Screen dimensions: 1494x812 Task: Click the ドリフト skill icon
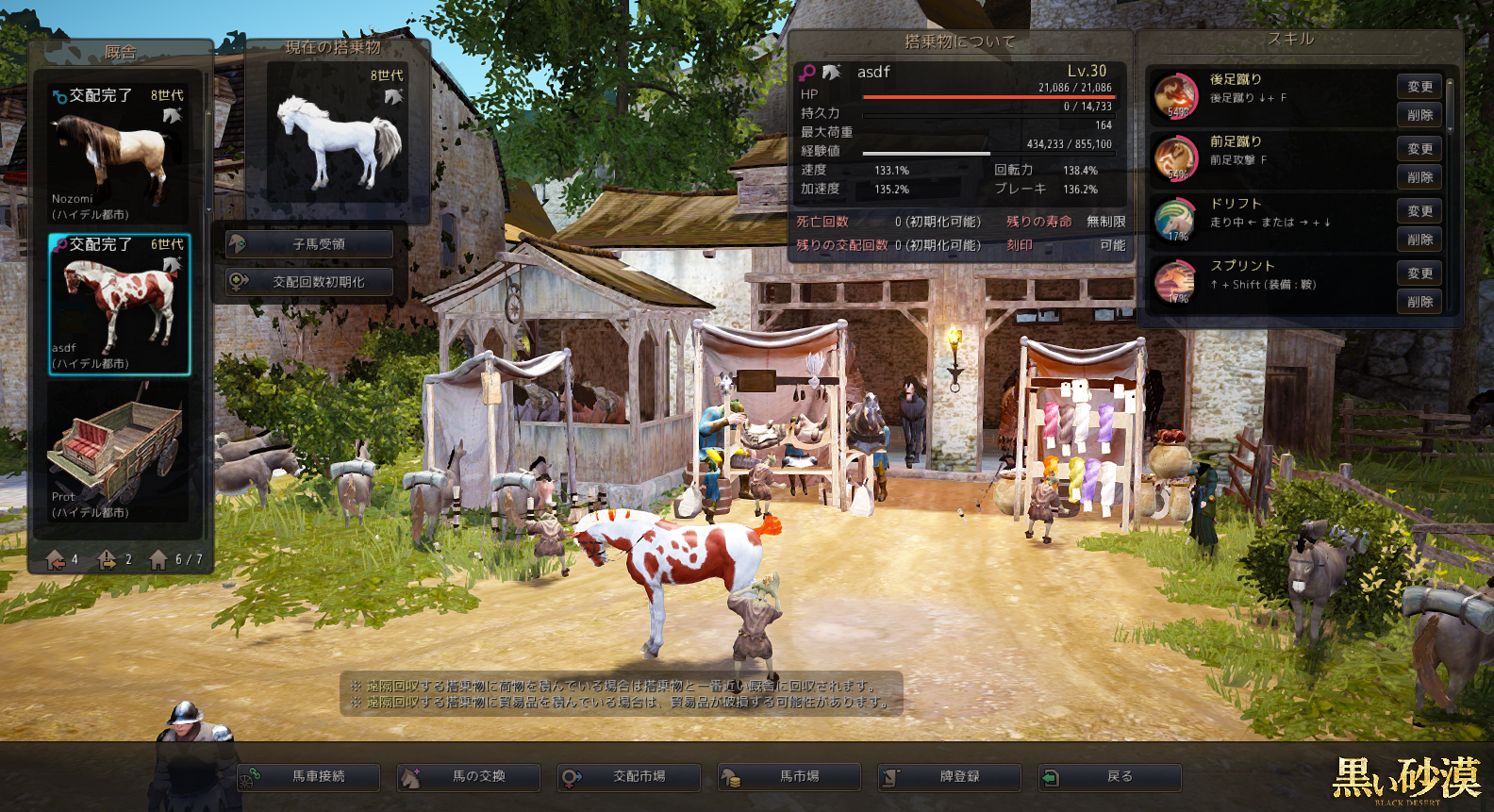coord(1175,221)
